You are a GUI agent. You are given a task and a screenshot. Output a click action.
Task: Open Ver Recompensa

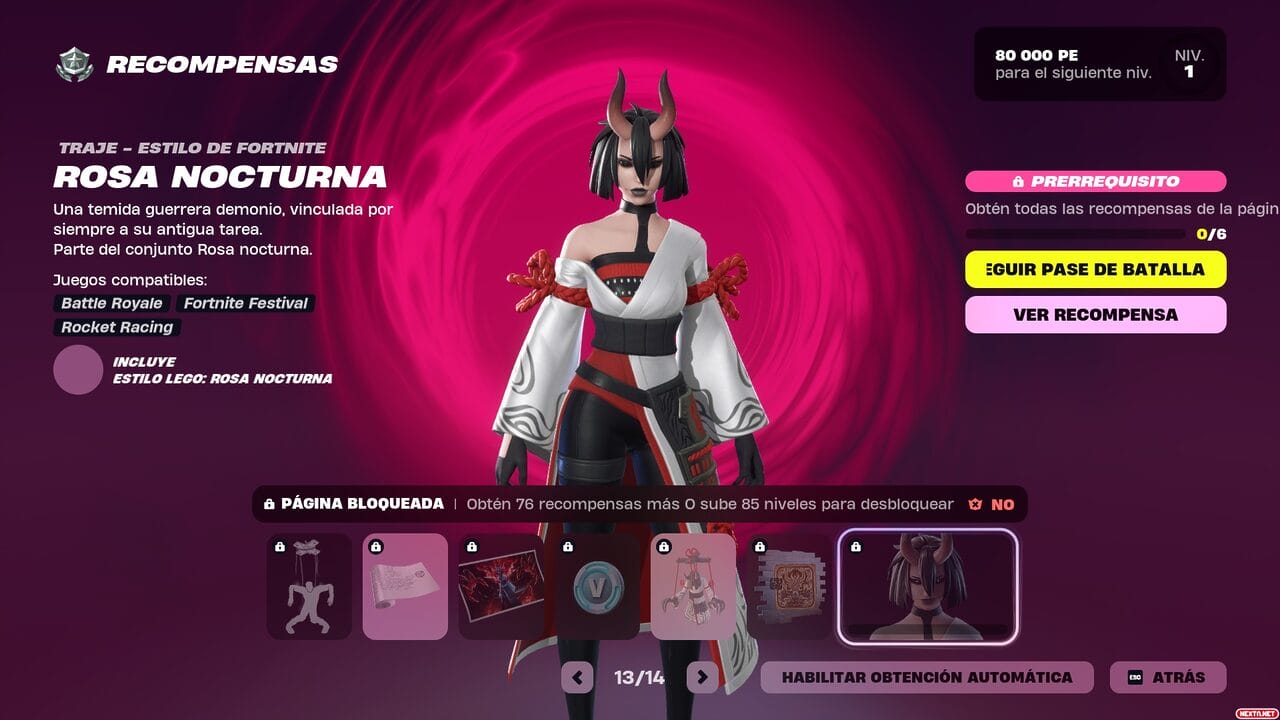click(x=1095, y=314)
